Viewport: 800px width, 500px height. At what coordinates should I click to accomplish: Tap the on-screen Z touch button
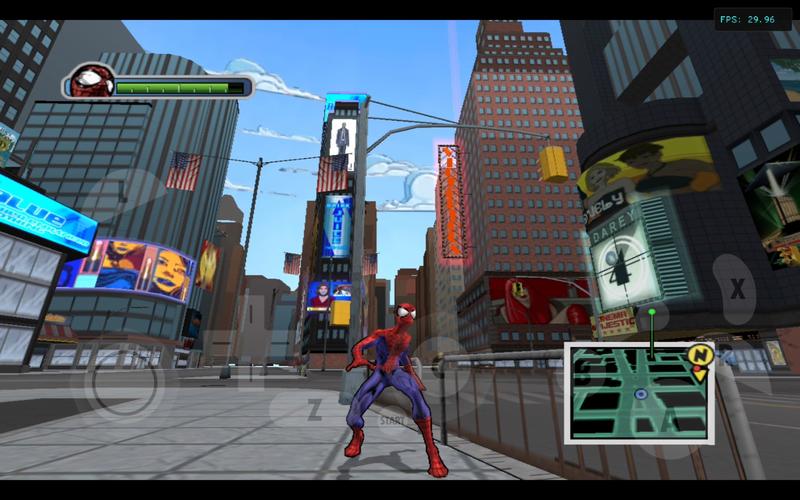pos(314,408)
